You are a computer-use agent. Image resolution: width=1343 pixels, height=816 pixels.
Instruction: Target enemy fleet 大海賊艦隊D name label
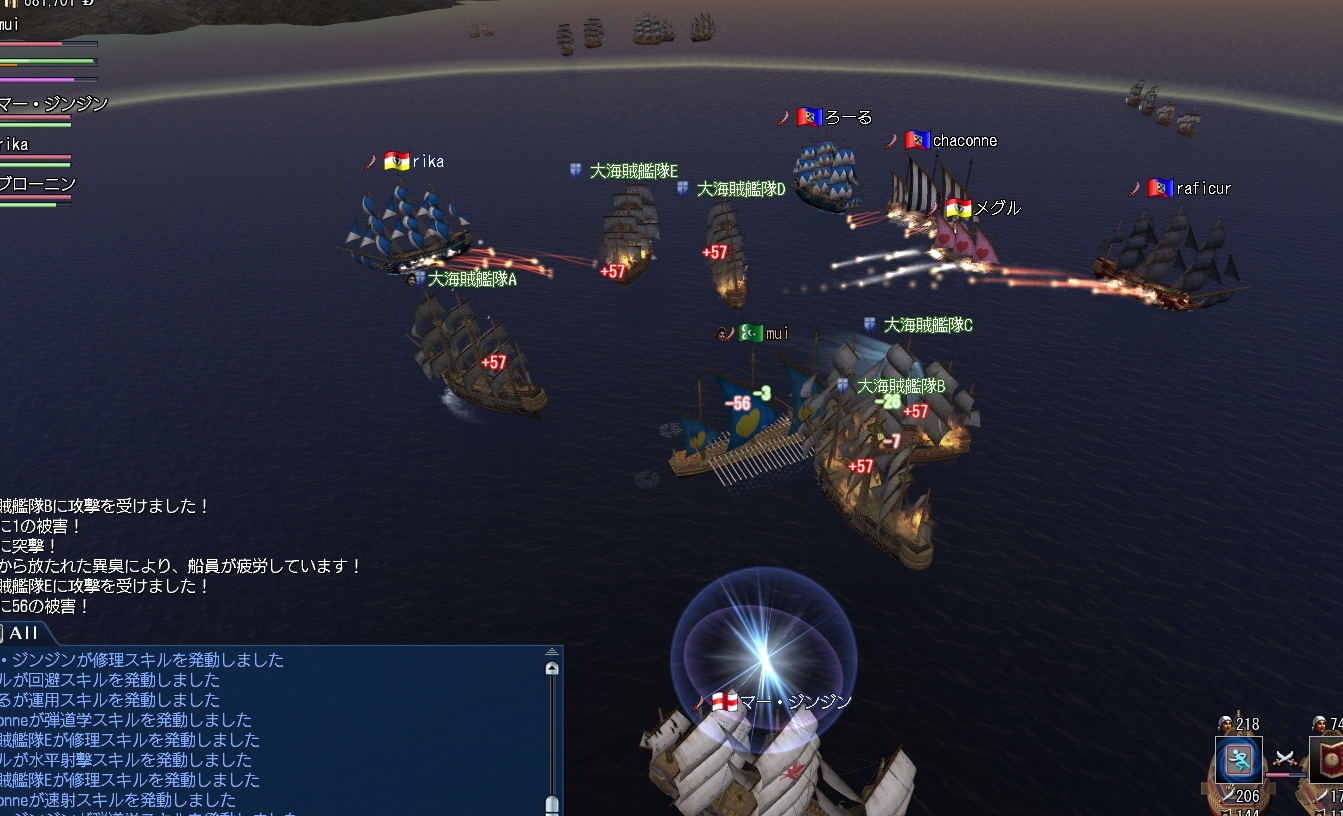click(x=741, y=189)
